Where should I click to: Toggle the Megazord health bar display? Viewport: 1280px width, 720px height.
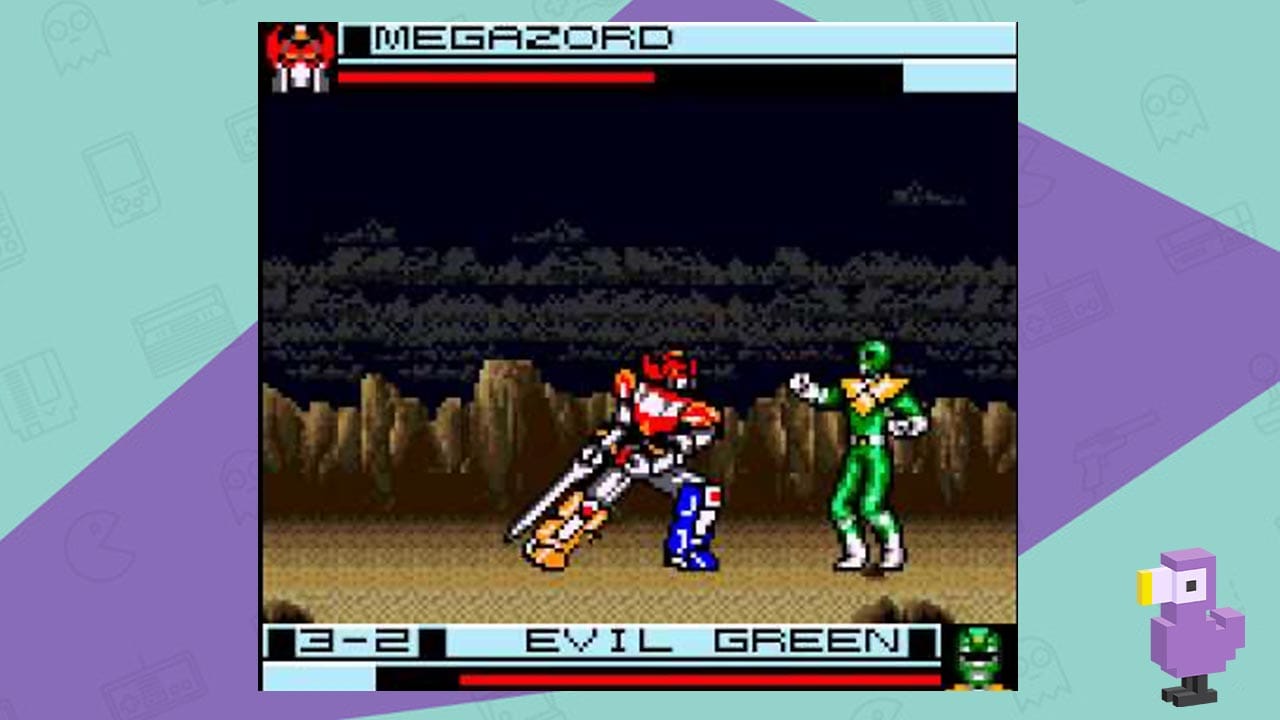coord(500,78)
